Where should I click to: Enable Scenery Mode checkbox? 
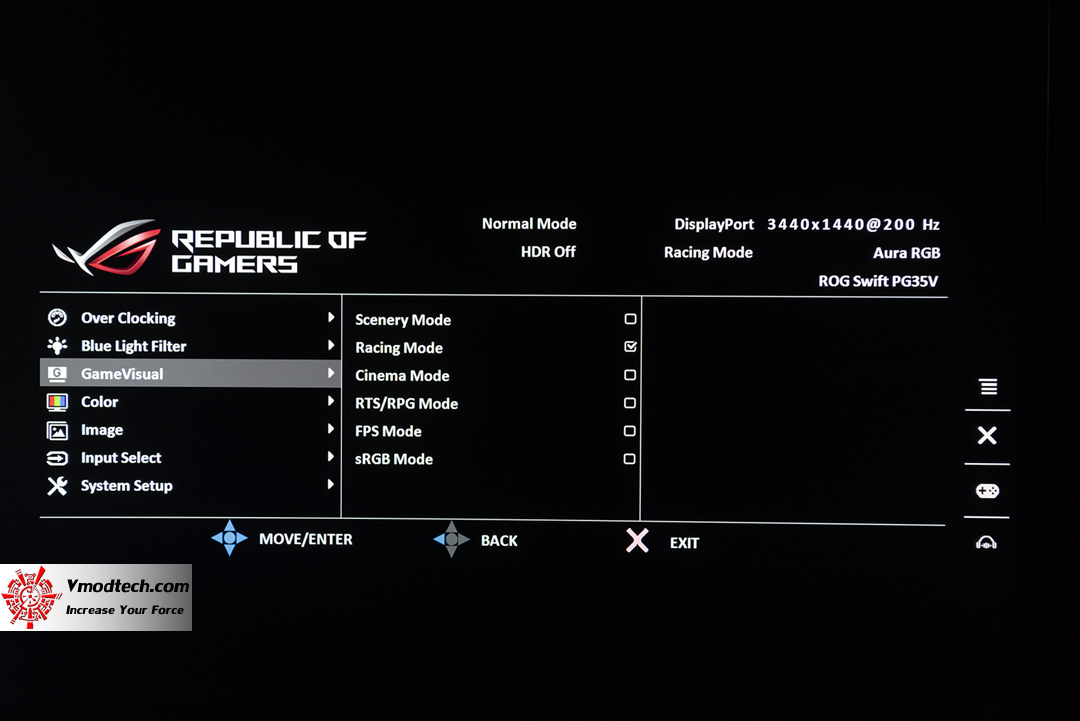coord(630,319)
